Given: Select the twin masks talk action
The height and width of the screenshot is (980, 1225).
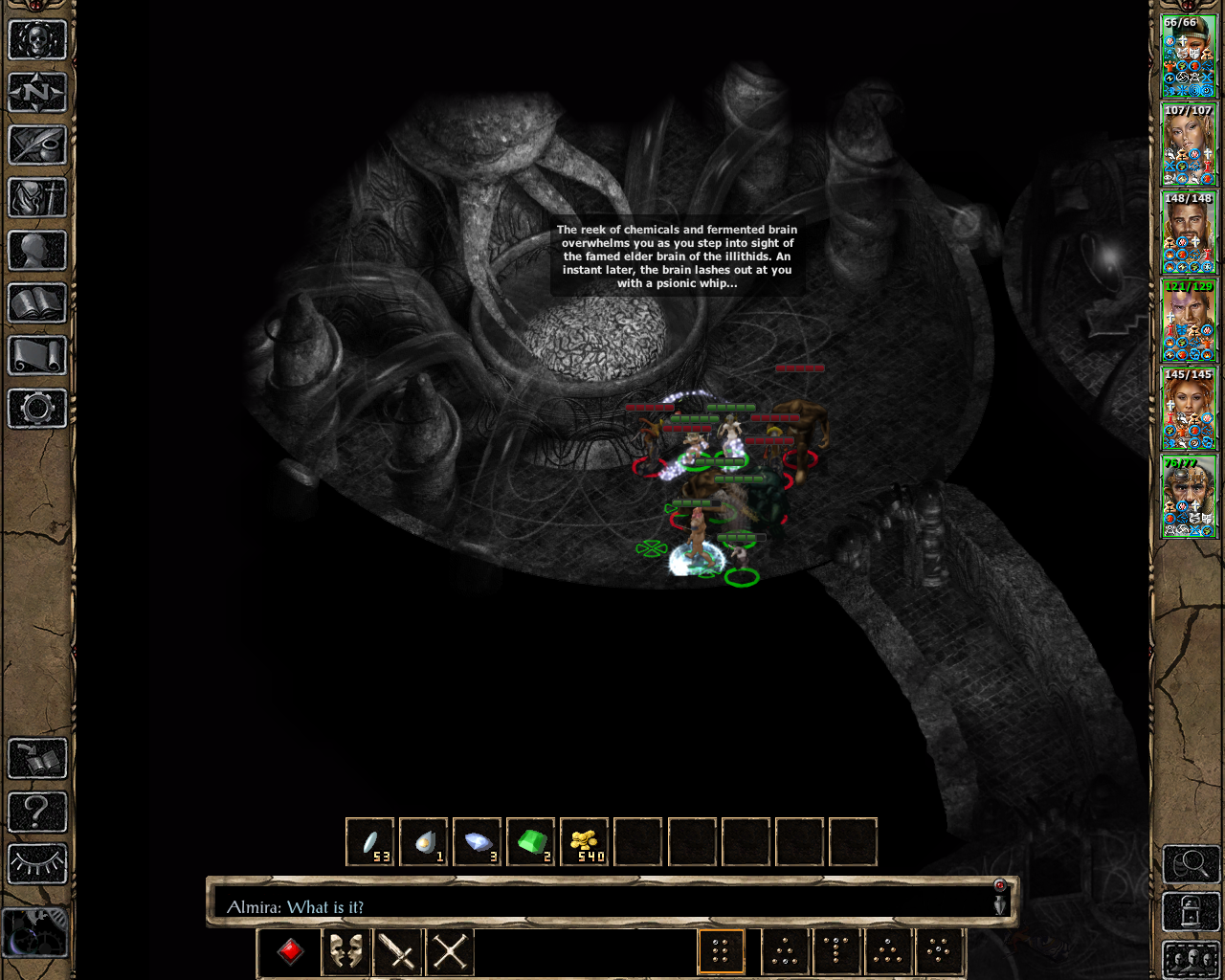Looking at the screenshot, I should tap(345, 951).
